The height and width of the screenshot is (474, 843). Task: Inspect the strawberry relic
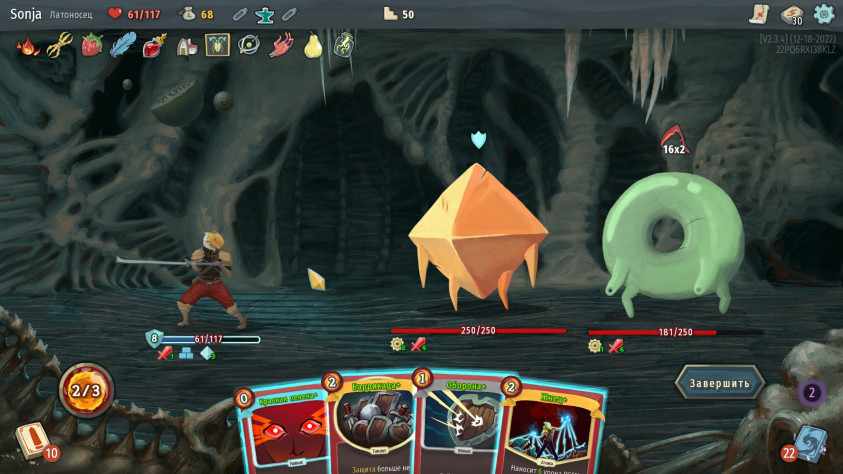click(x=92, y=45)
